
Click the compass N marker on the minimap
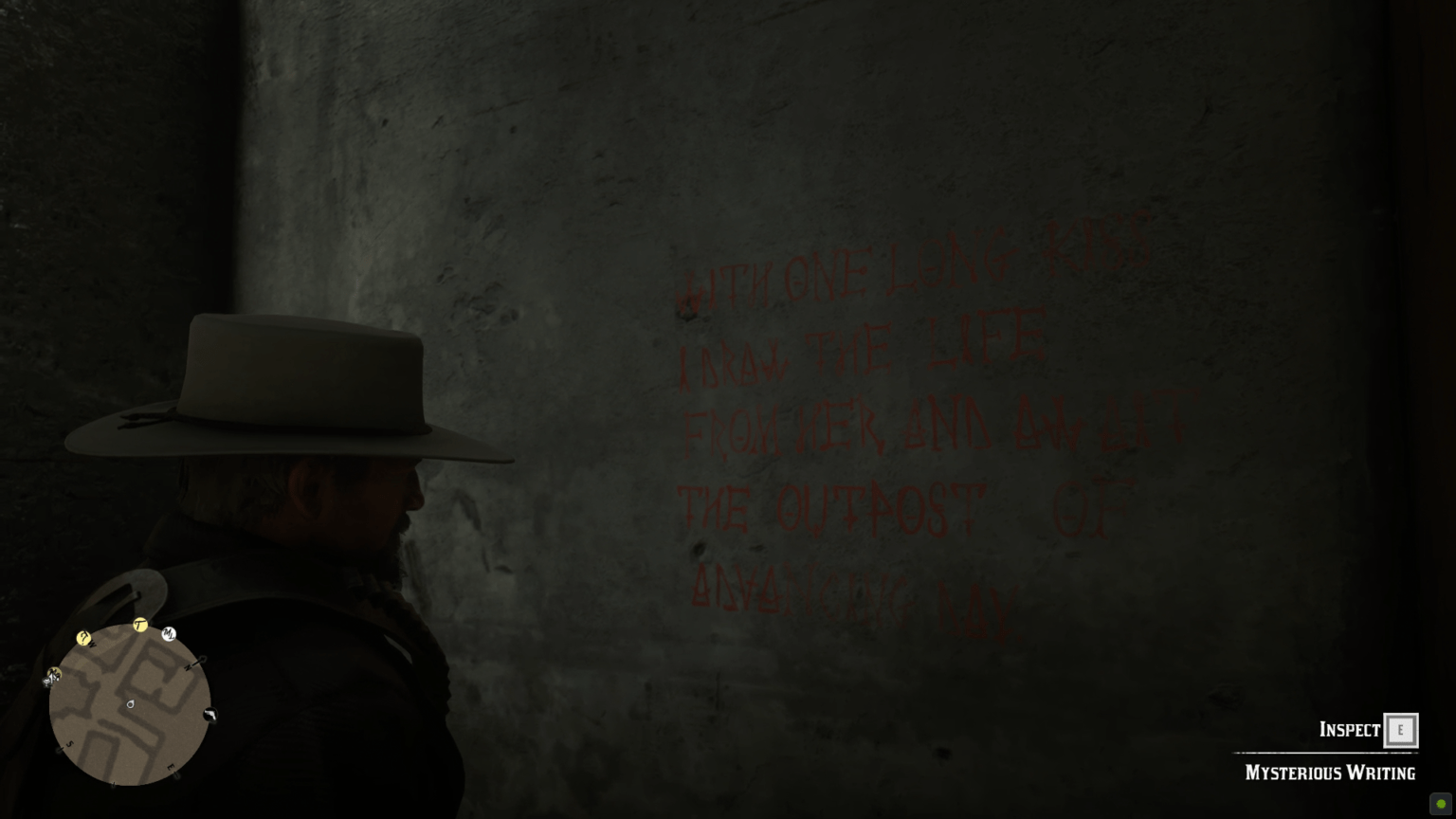(x=189, y=667)
